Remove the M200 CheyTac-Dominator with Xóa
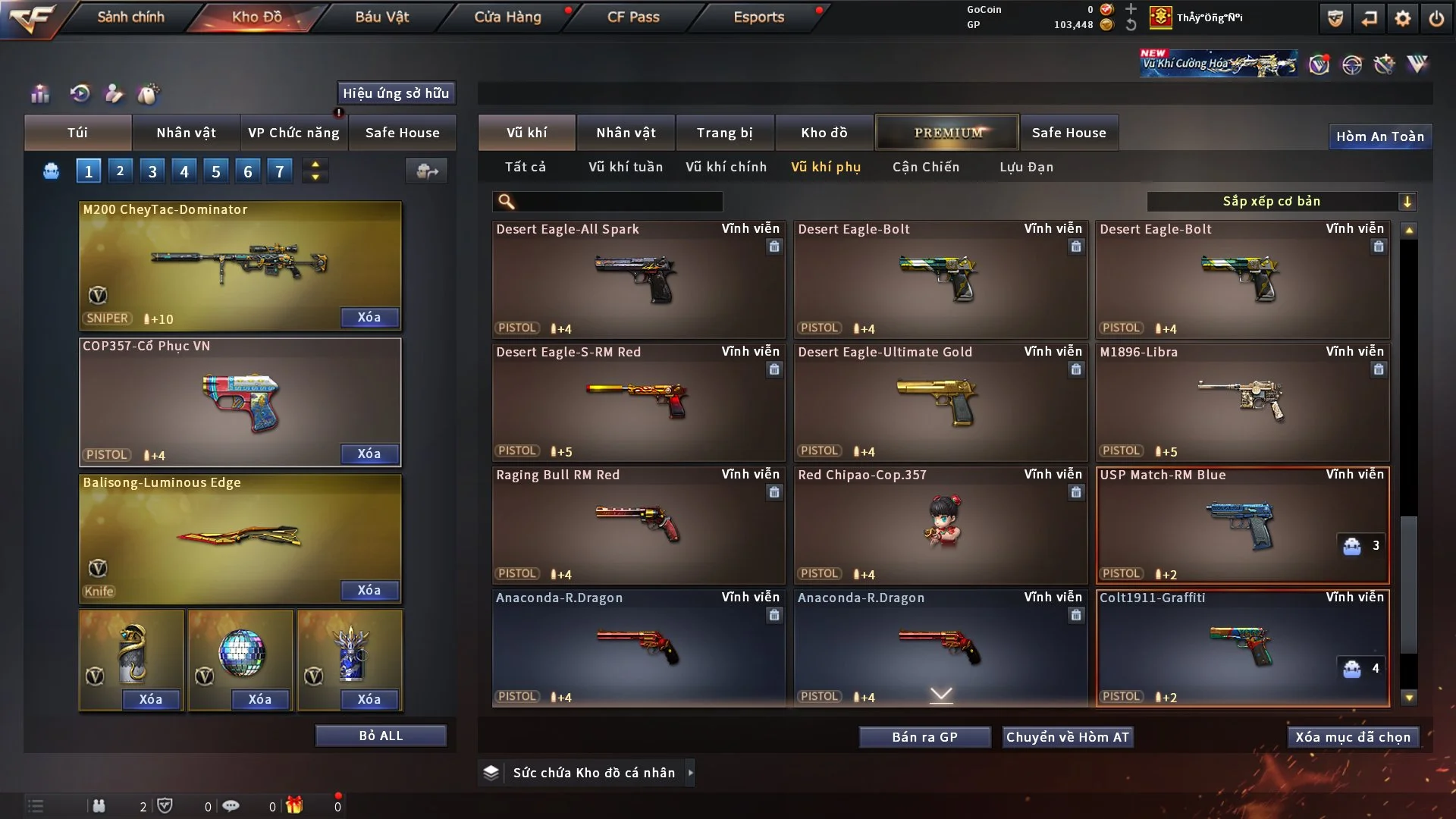The width and height of the screenshot is (1456, 819). [369, 317]
